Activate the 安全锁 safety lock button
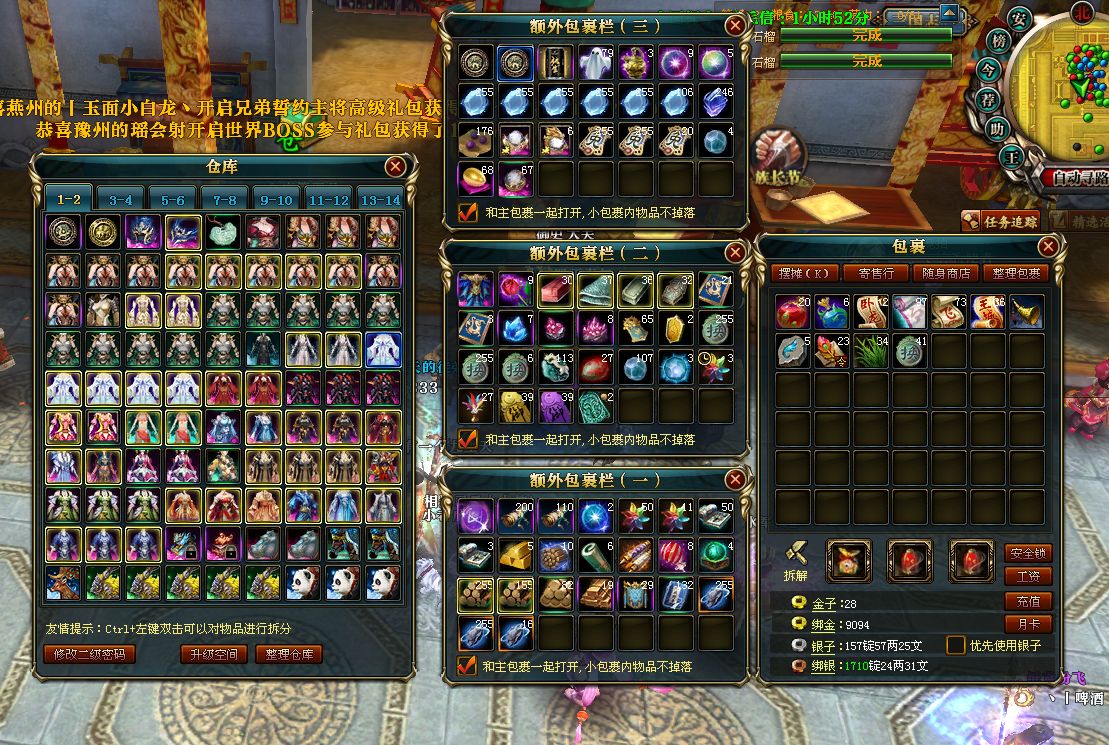Screen dimensions: 1109x745 pyautogui.click(x=1027, y=553)
